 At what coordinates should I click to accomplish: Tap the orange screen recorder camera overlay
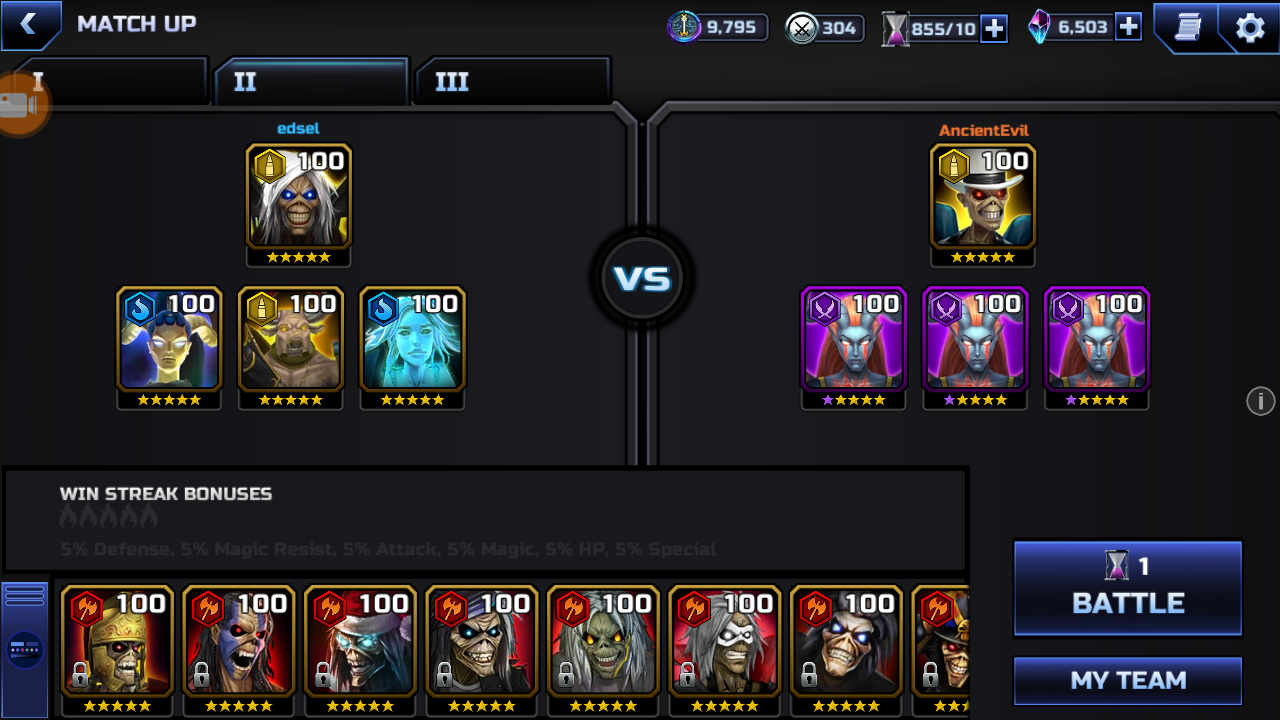[x=20, y=106]
